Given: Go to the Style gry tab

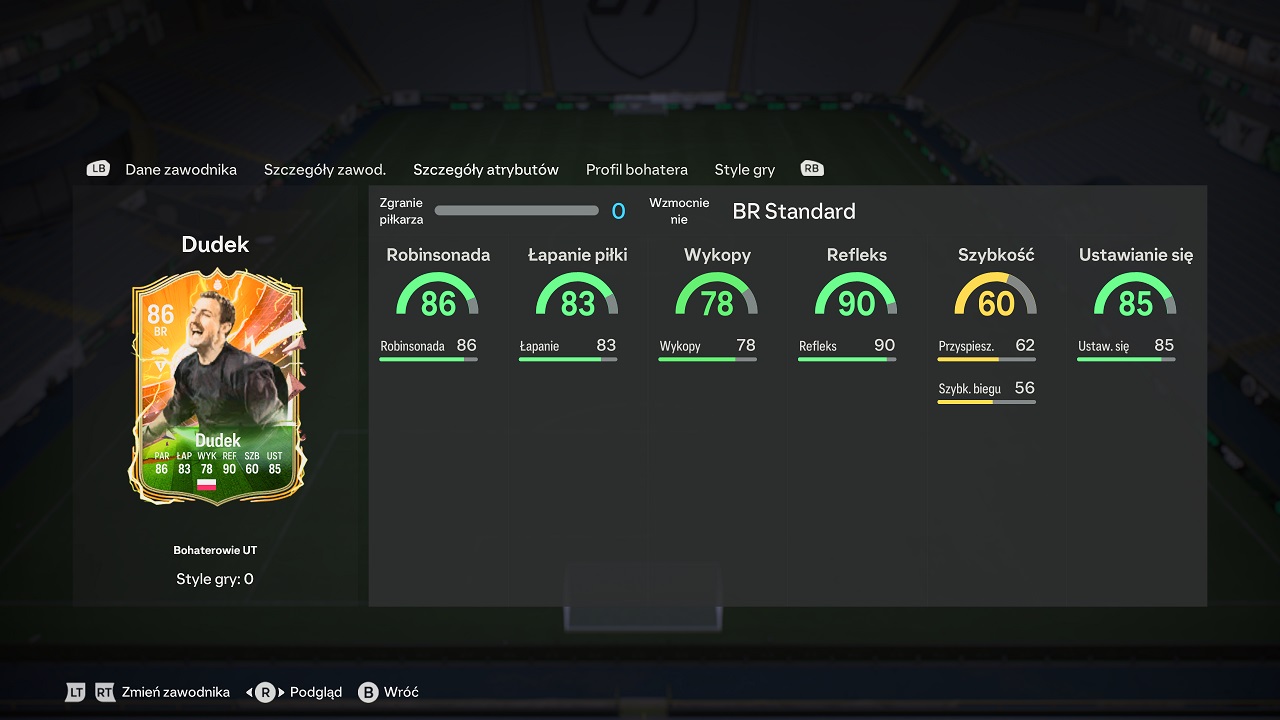Looking at the screenshot, I should click(744, 169).
